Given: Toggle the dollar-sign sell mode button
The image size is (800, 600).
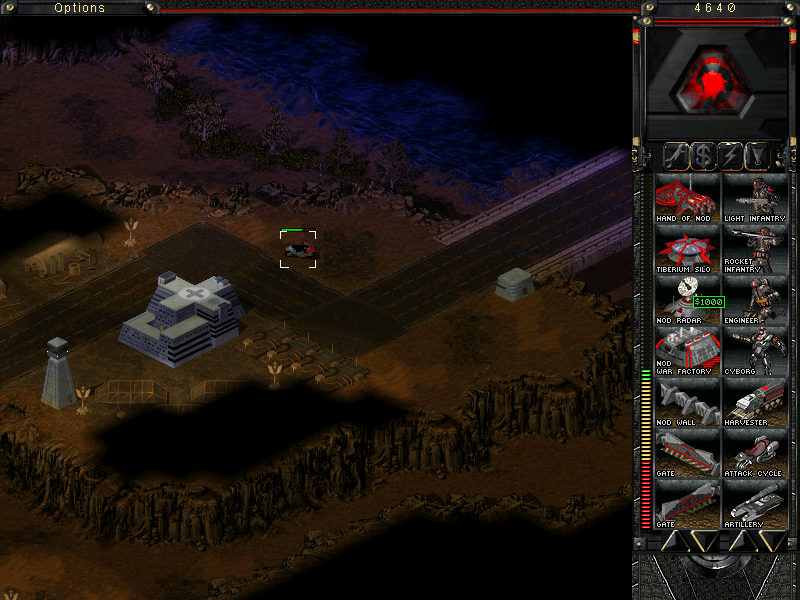Looking at the screenshot, I should click(704, 156).
